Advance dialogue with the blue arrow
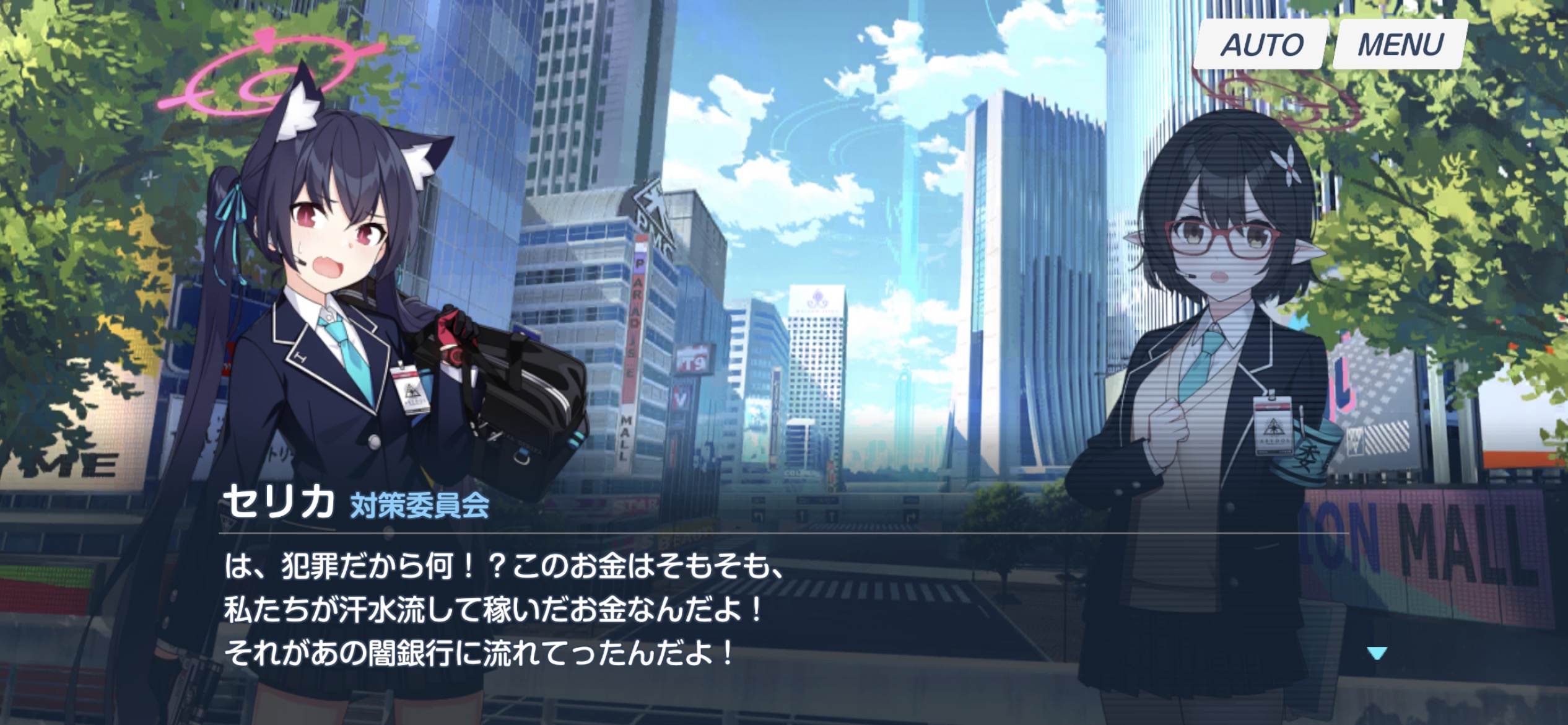Viewport: 1568px width, 725px height. 1376,653
